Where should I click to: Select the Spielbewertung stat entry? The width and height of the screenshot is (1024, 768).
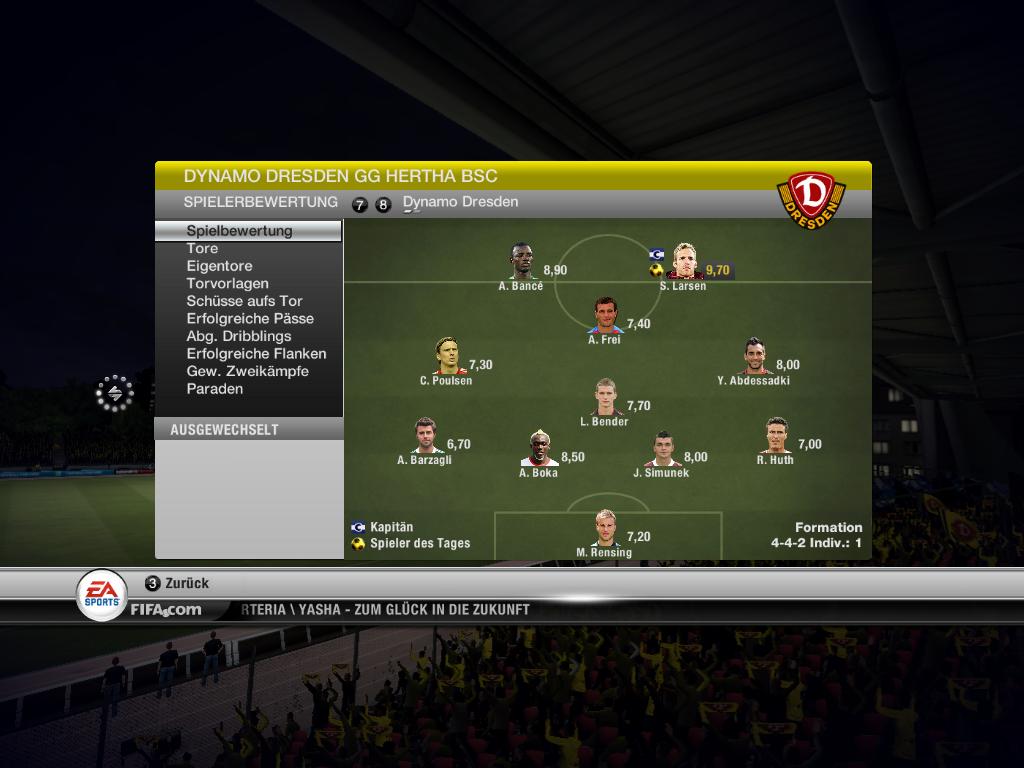coord(240,231)
